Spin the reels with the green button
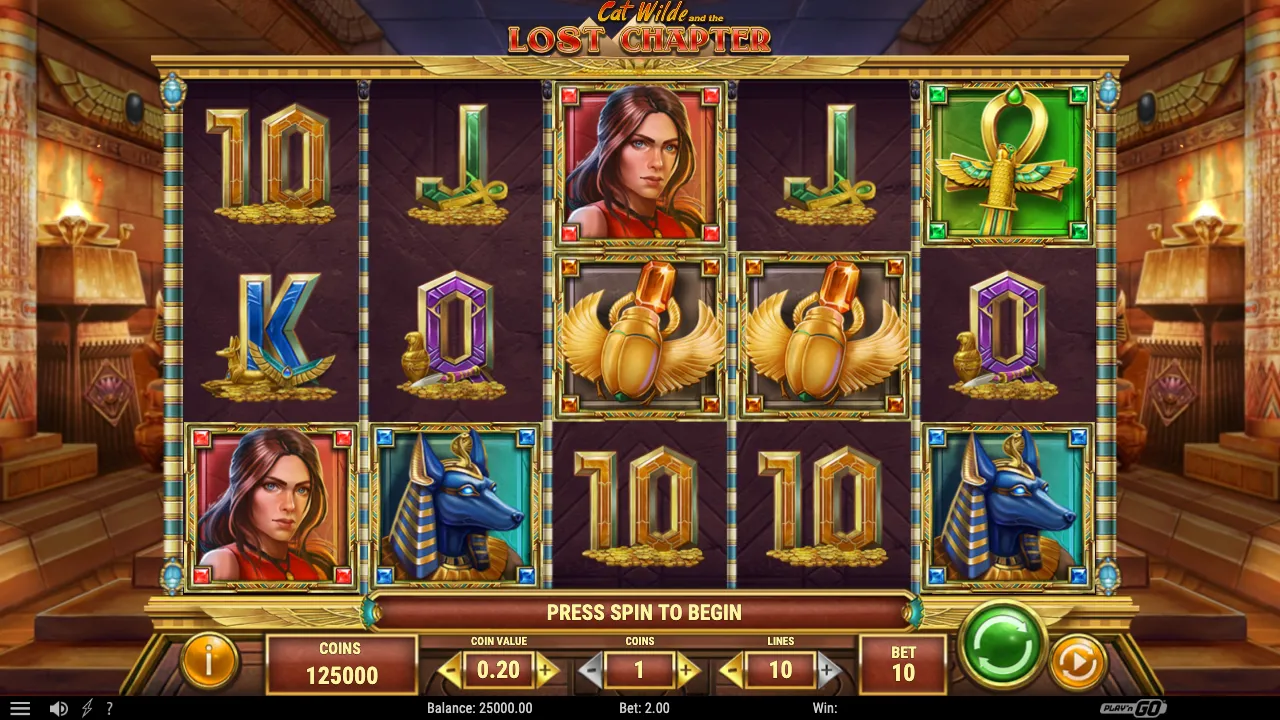Image resolution: width=1280 pixels, height=720 pixels. point(1002,645)
